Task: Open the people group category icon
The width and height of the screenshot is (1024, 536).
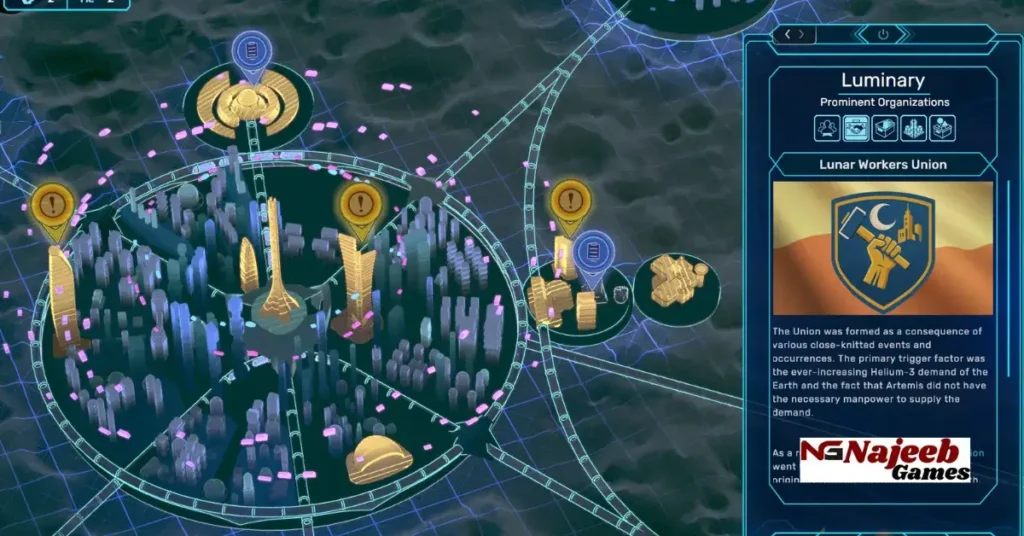Action: [826, 128]
